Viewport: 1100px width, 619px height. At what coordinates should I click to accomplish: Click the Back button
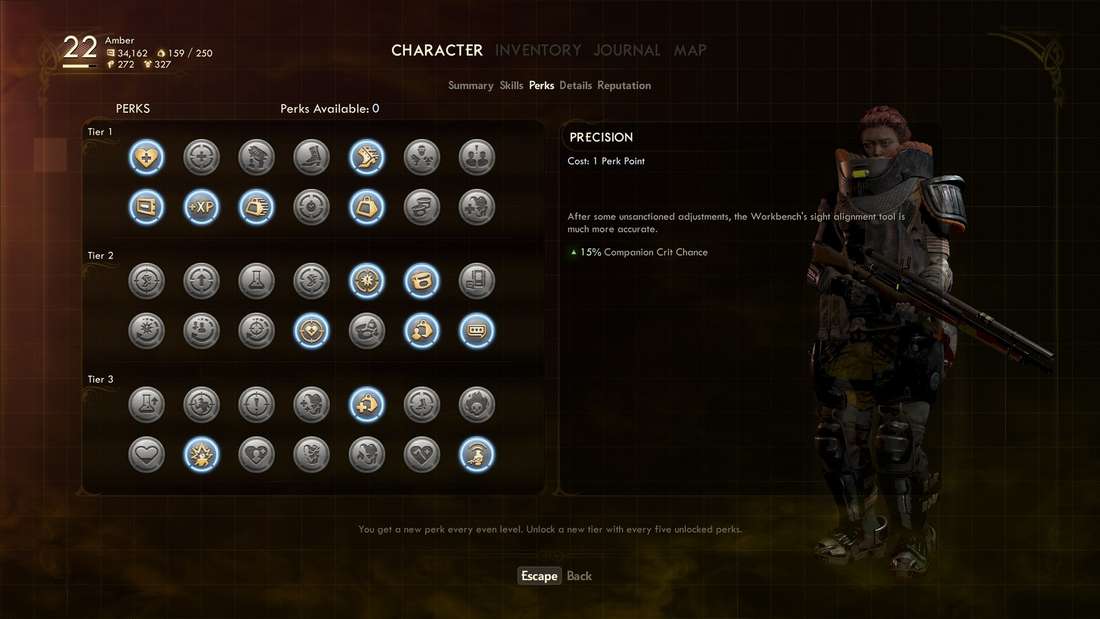(579, 576)
